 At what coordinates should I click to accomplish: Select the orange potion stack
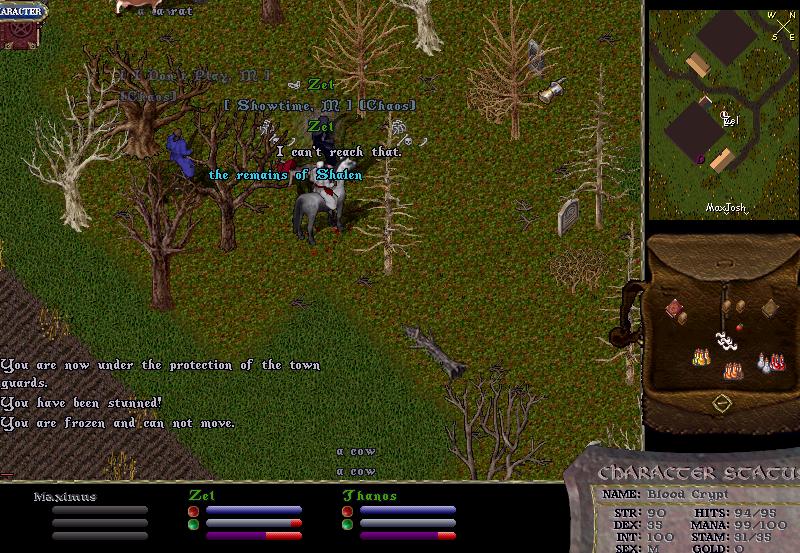[x=732, y=371]
